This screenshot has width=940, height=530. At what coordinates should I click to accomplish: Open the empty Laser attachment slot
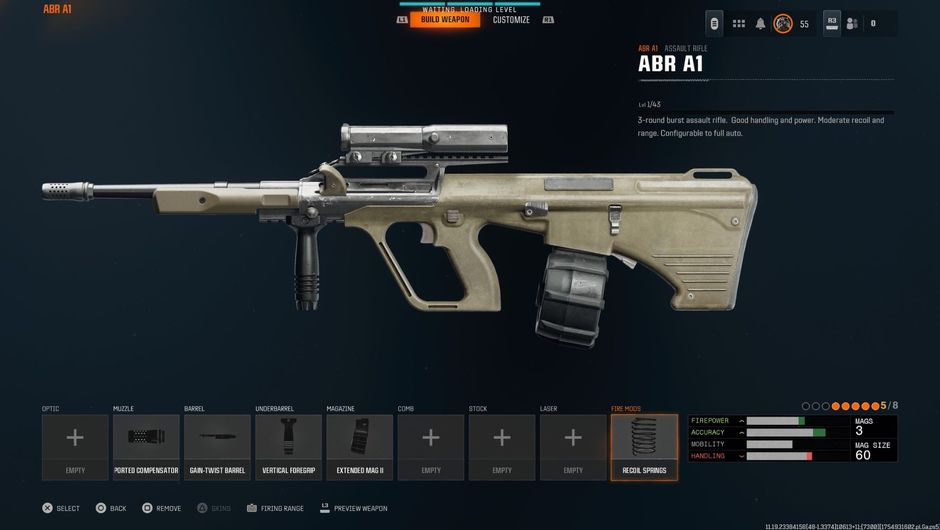(x=573, y=447)
